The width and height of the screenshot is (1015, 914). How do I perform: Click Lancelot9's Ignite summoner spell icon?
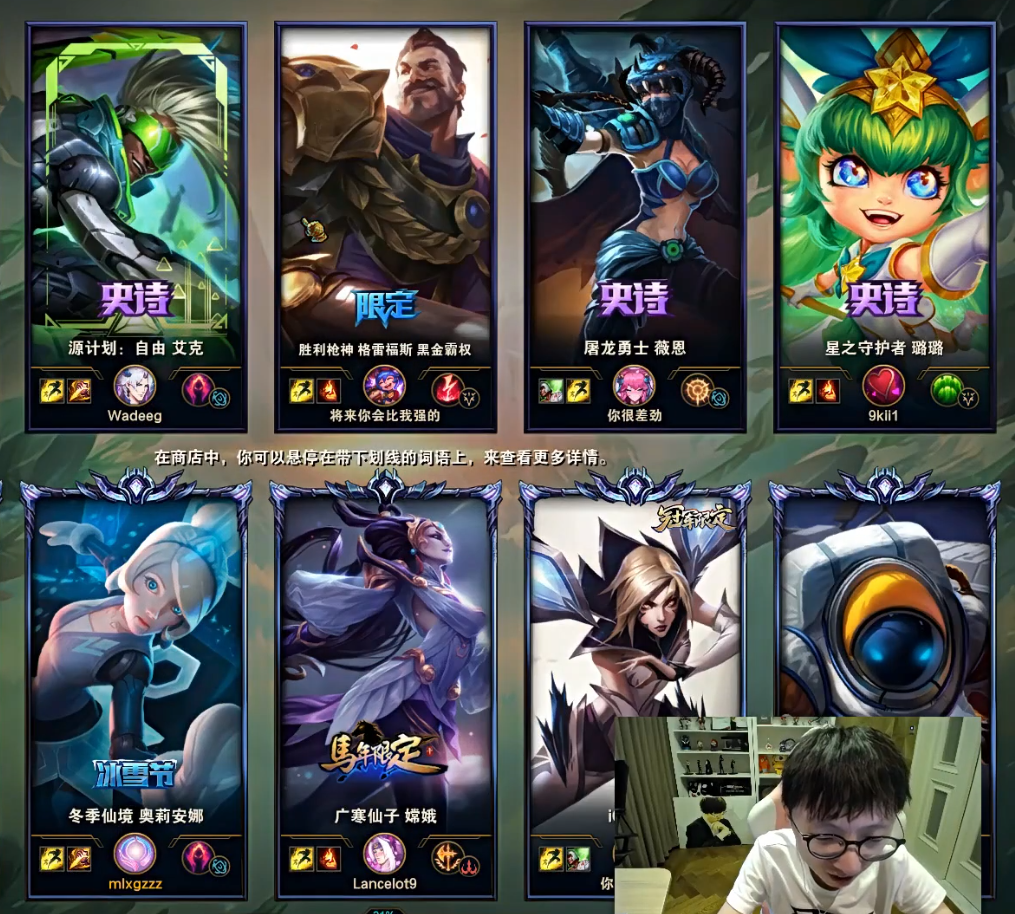click(328, 858)
